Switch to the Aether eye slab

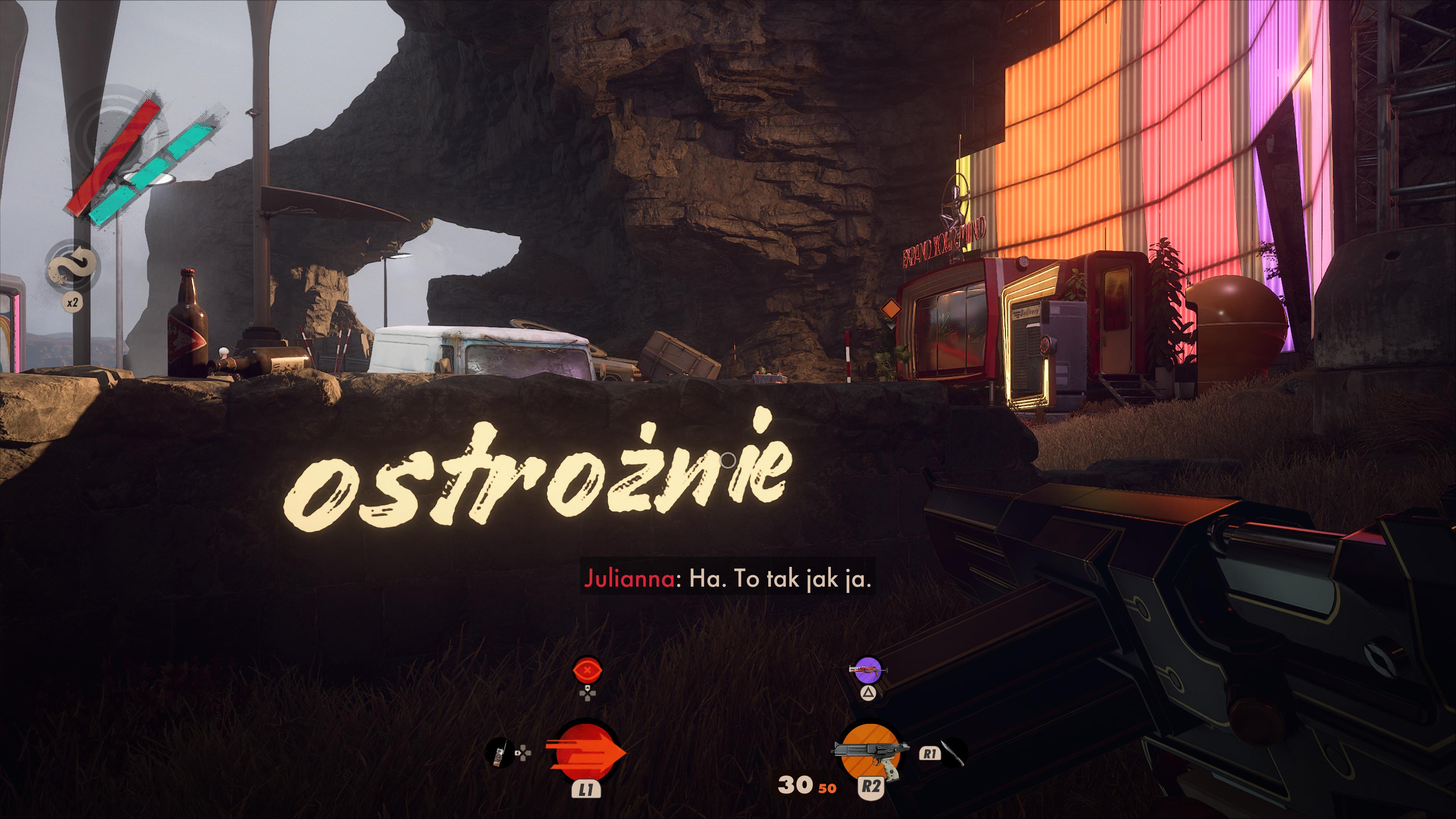tap(587, 672)
